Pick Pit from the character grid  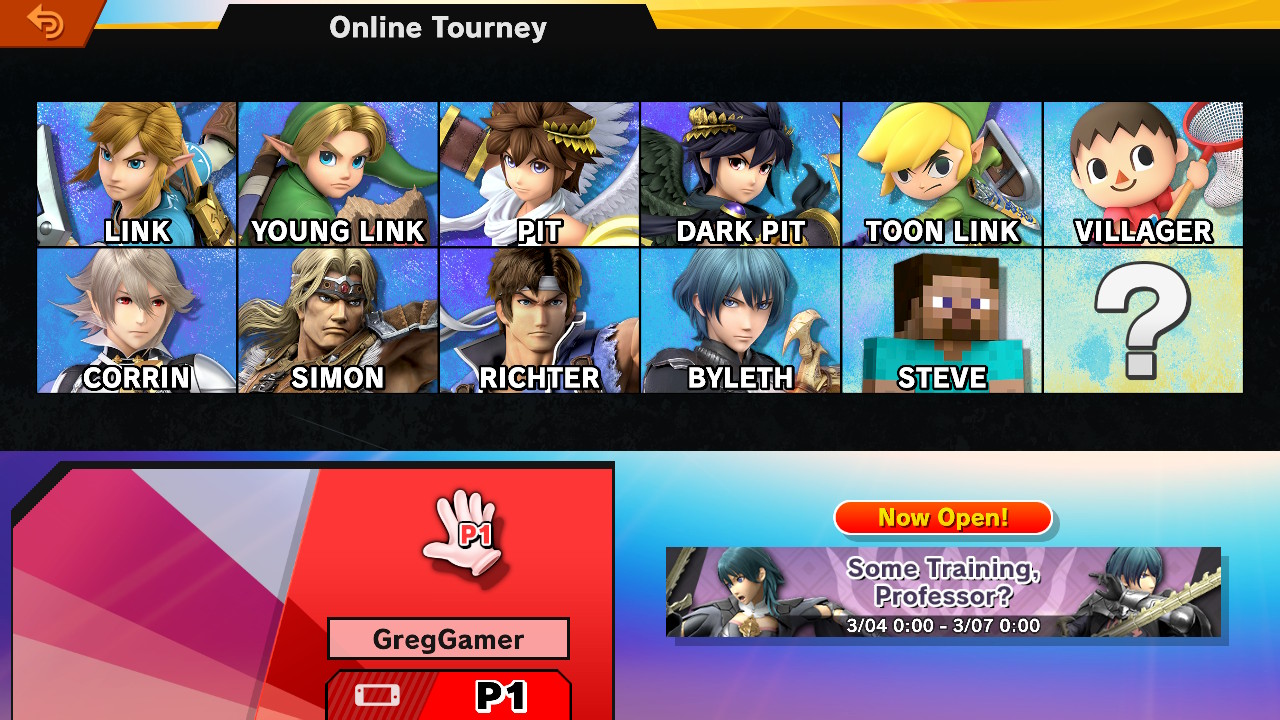pyautogui.click(x=539, y=174)
